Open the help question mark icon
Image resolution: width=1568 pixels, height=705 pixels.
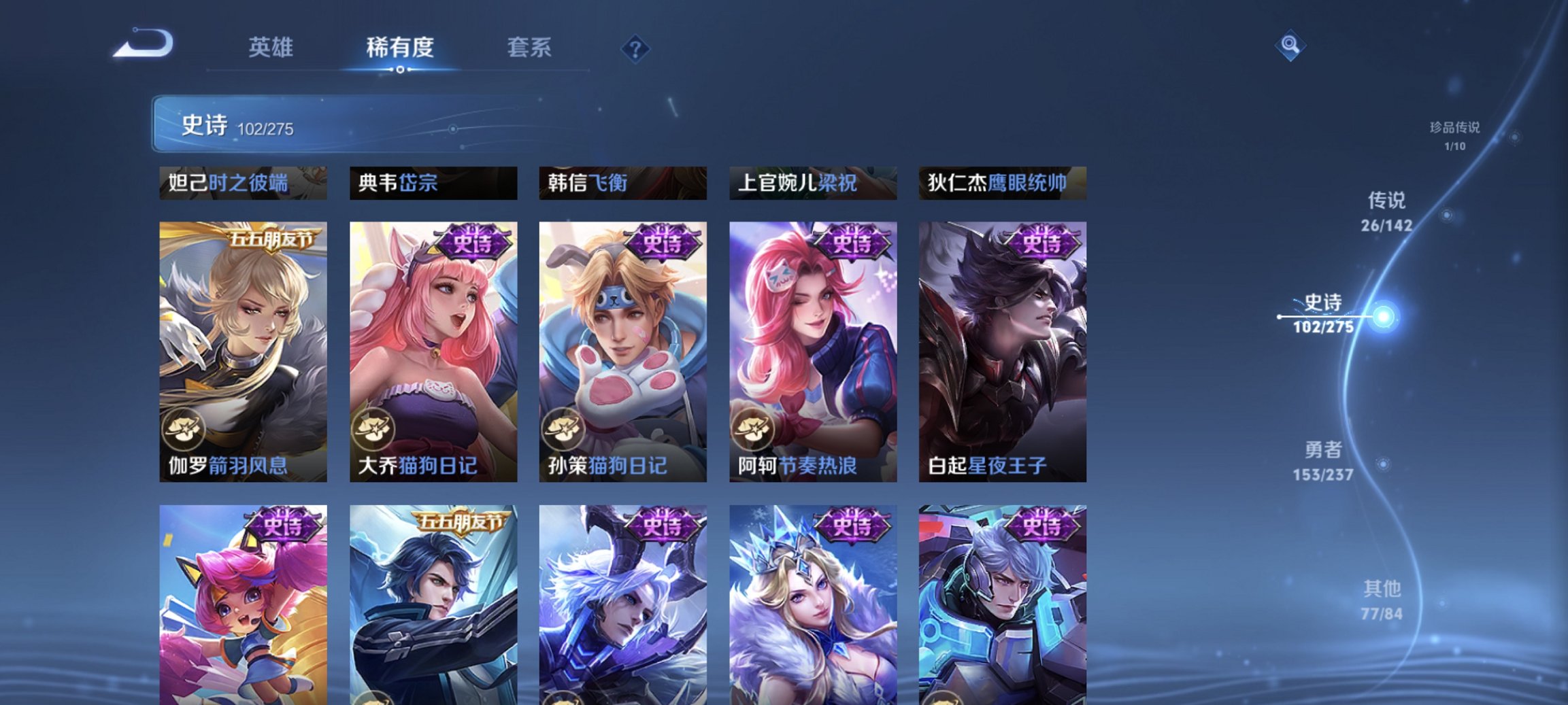[634, 48]
